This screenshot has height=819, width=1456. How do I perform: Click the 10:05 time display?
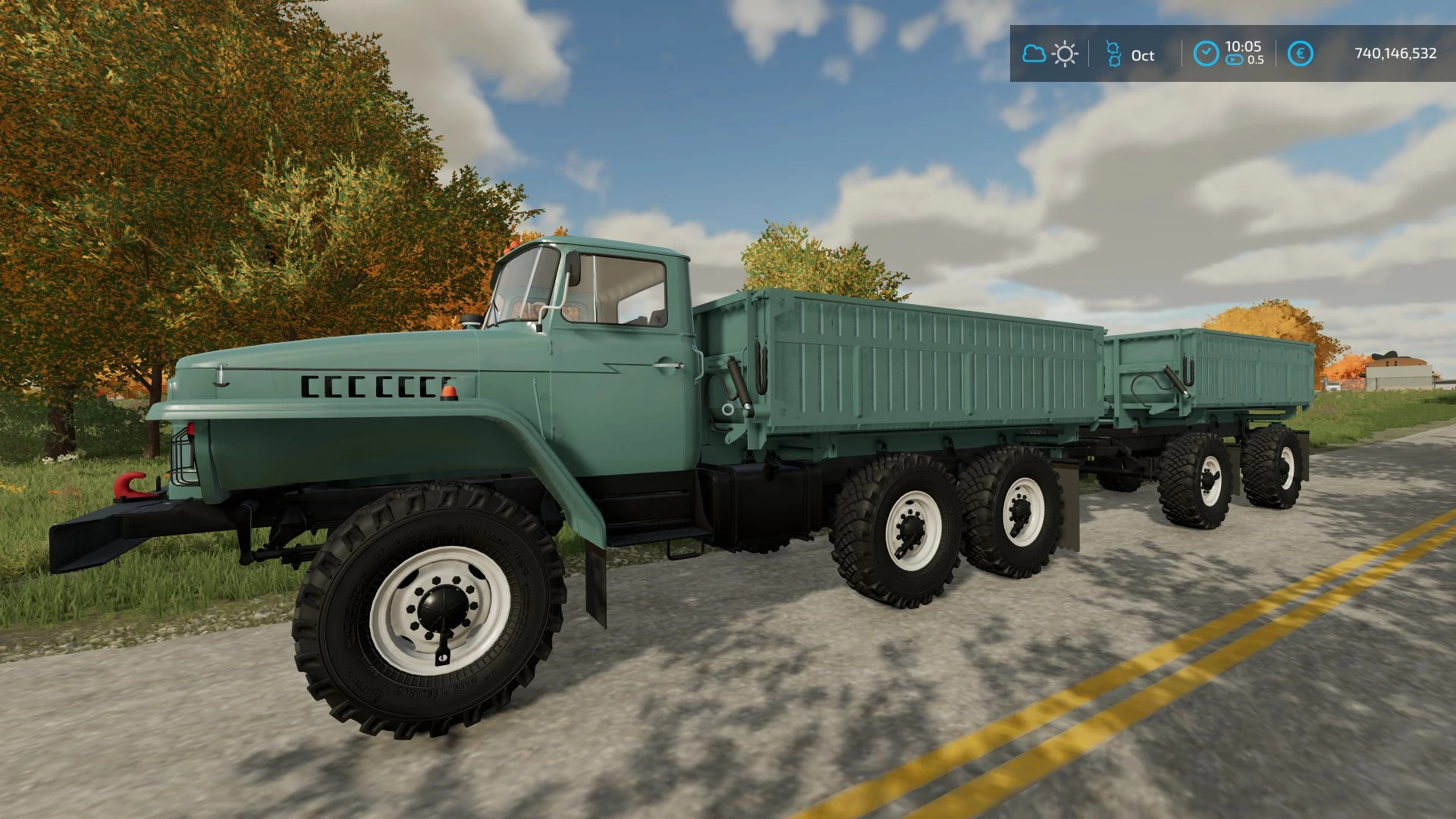click(x=1244, y=46)
